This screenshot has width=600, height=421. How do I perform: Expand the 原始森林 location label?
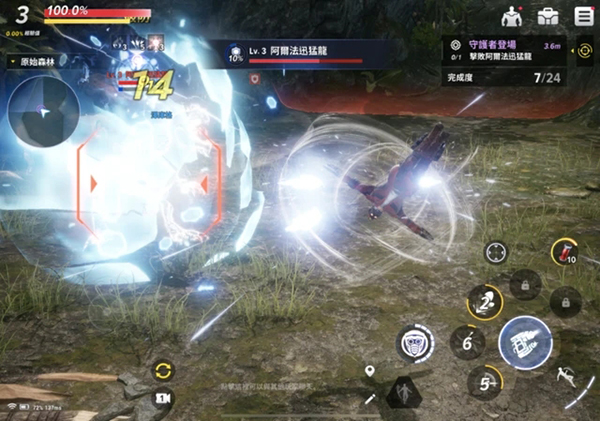pos(42,62)
